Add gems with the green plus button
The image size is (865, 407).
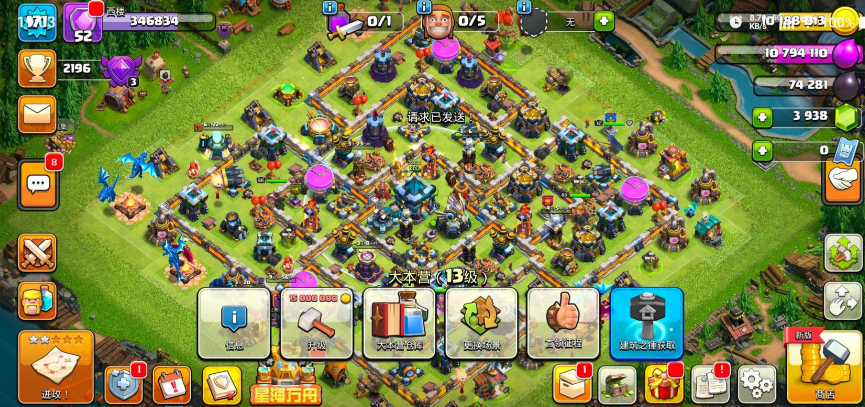pyautogui.click(x=763, y=117)
